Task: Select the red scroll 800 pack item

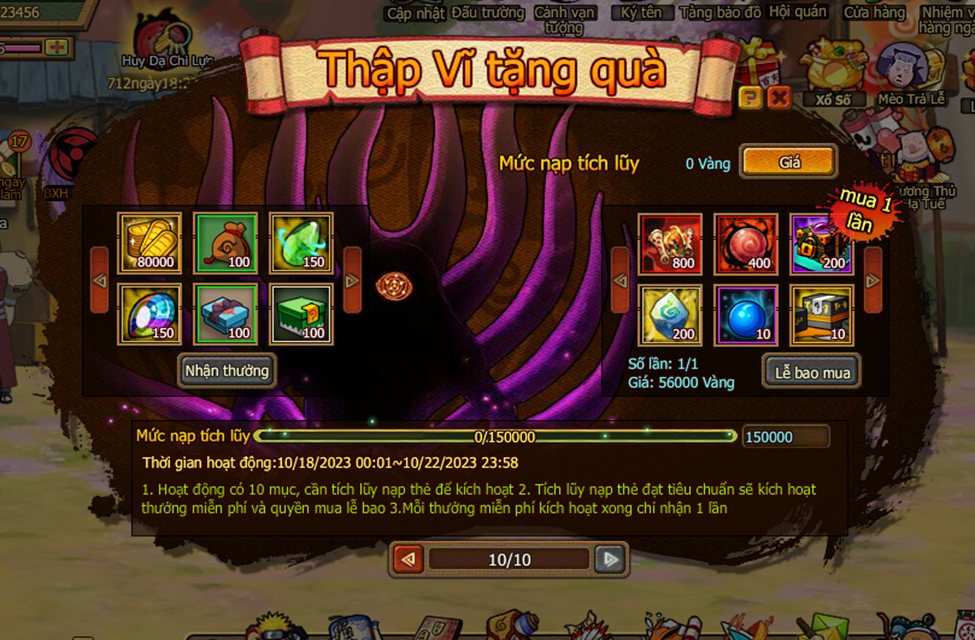Action: (670, 244)
